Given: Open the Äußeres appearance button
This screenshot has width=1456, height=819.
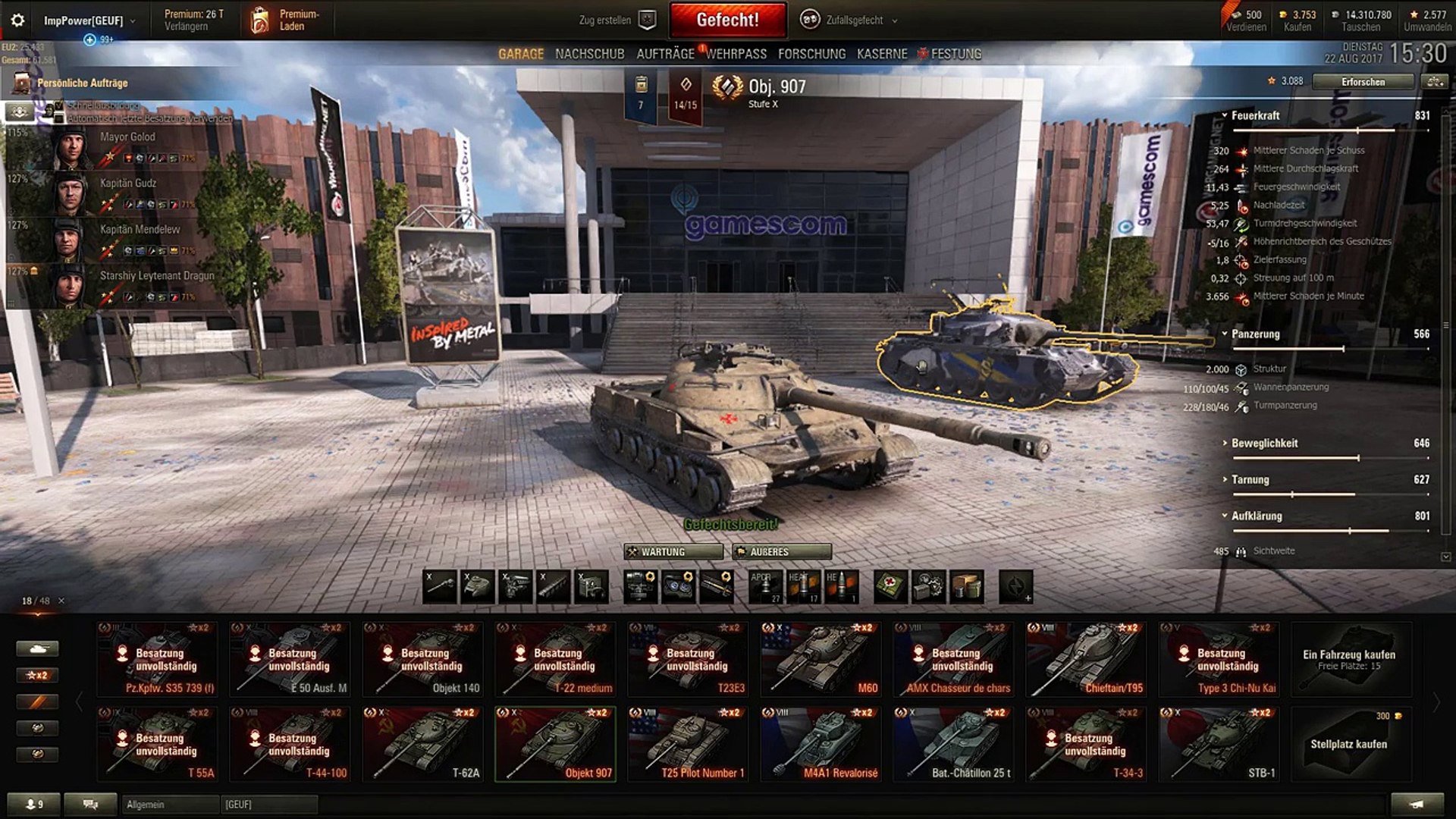Looking at the screenshot, I should 782,552.
